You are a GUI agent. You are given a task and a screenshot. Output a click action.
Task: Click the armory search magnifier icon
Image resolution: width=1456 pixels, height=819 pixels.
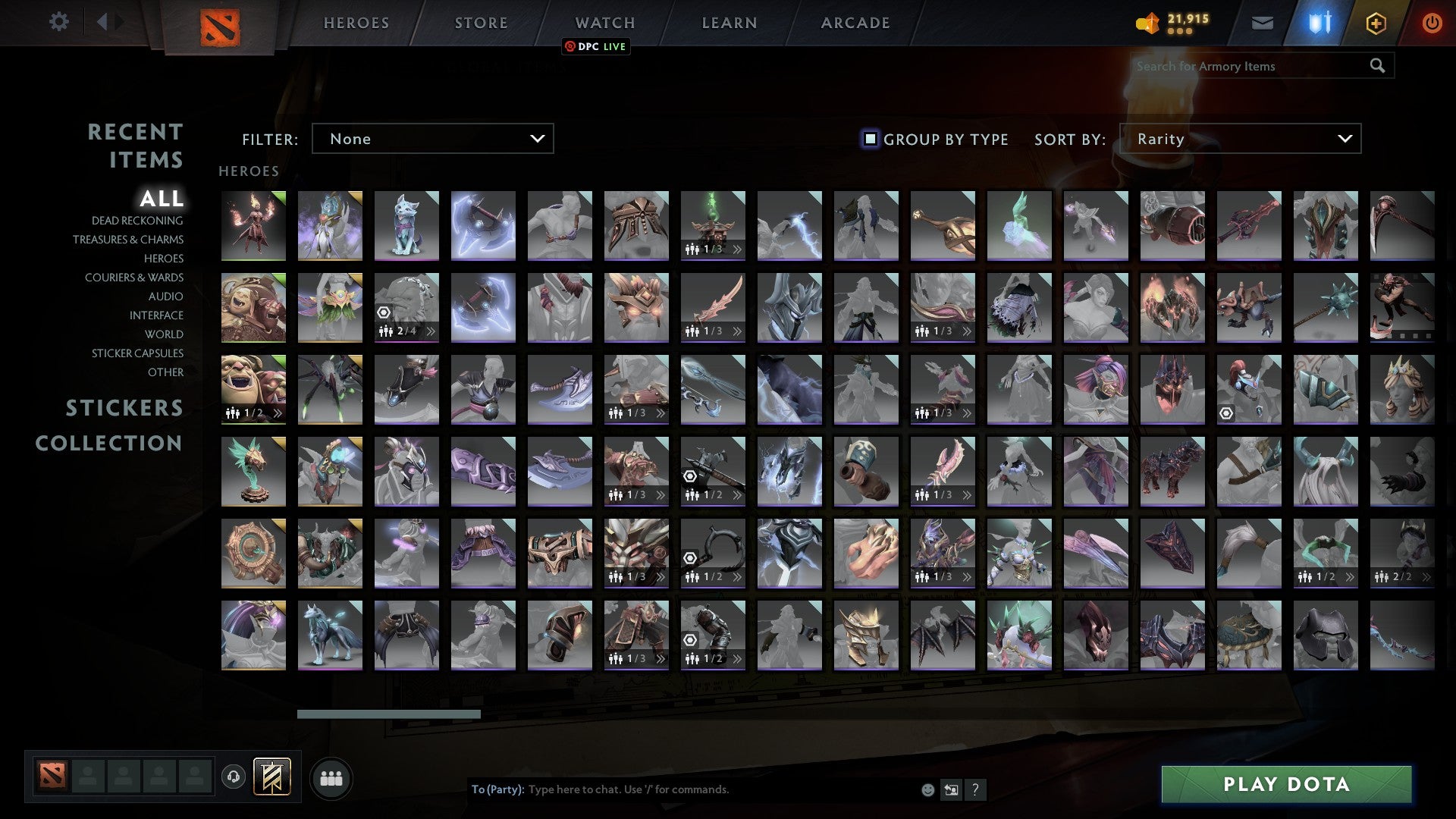1378,66
